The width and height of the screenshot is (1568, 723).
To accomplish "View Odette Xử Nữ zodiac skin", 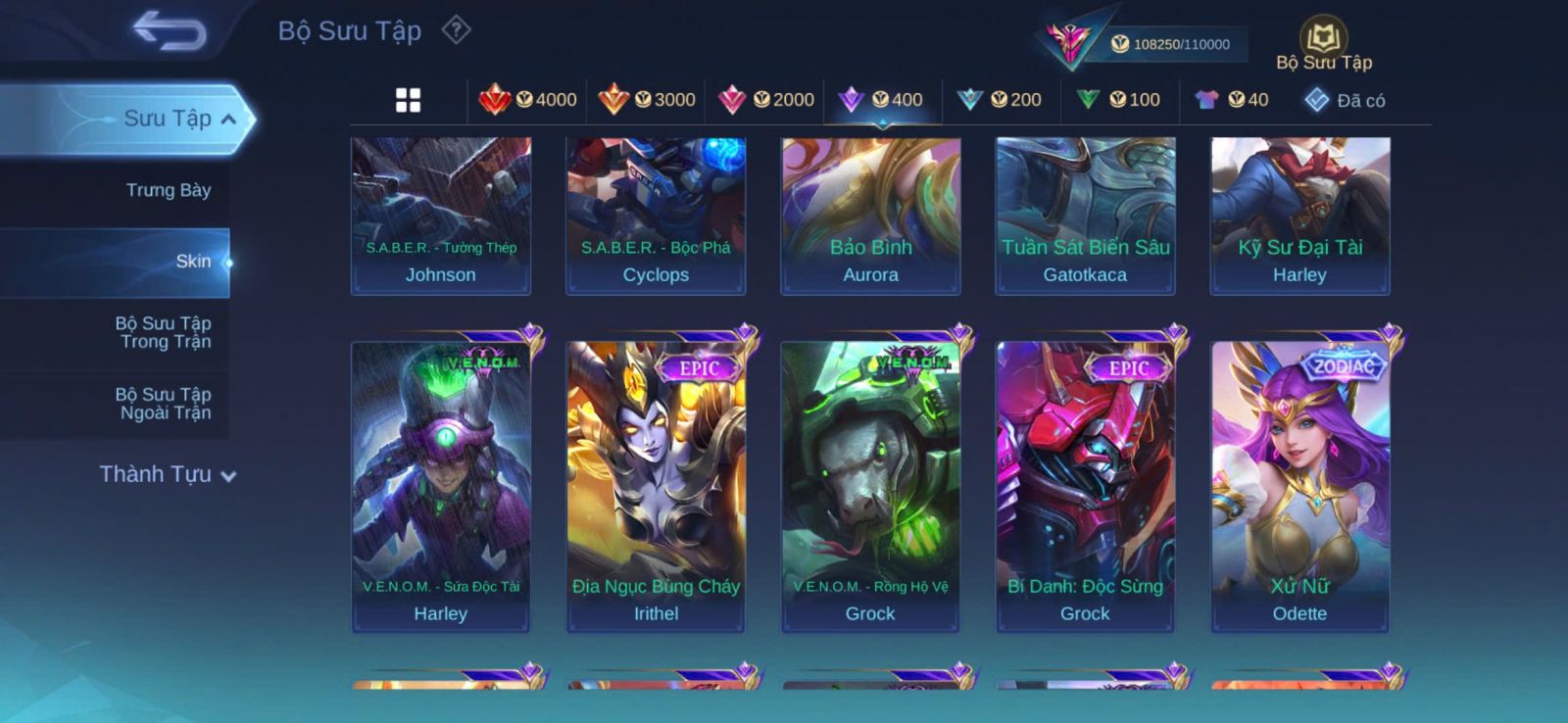I will coord(1299,486).
